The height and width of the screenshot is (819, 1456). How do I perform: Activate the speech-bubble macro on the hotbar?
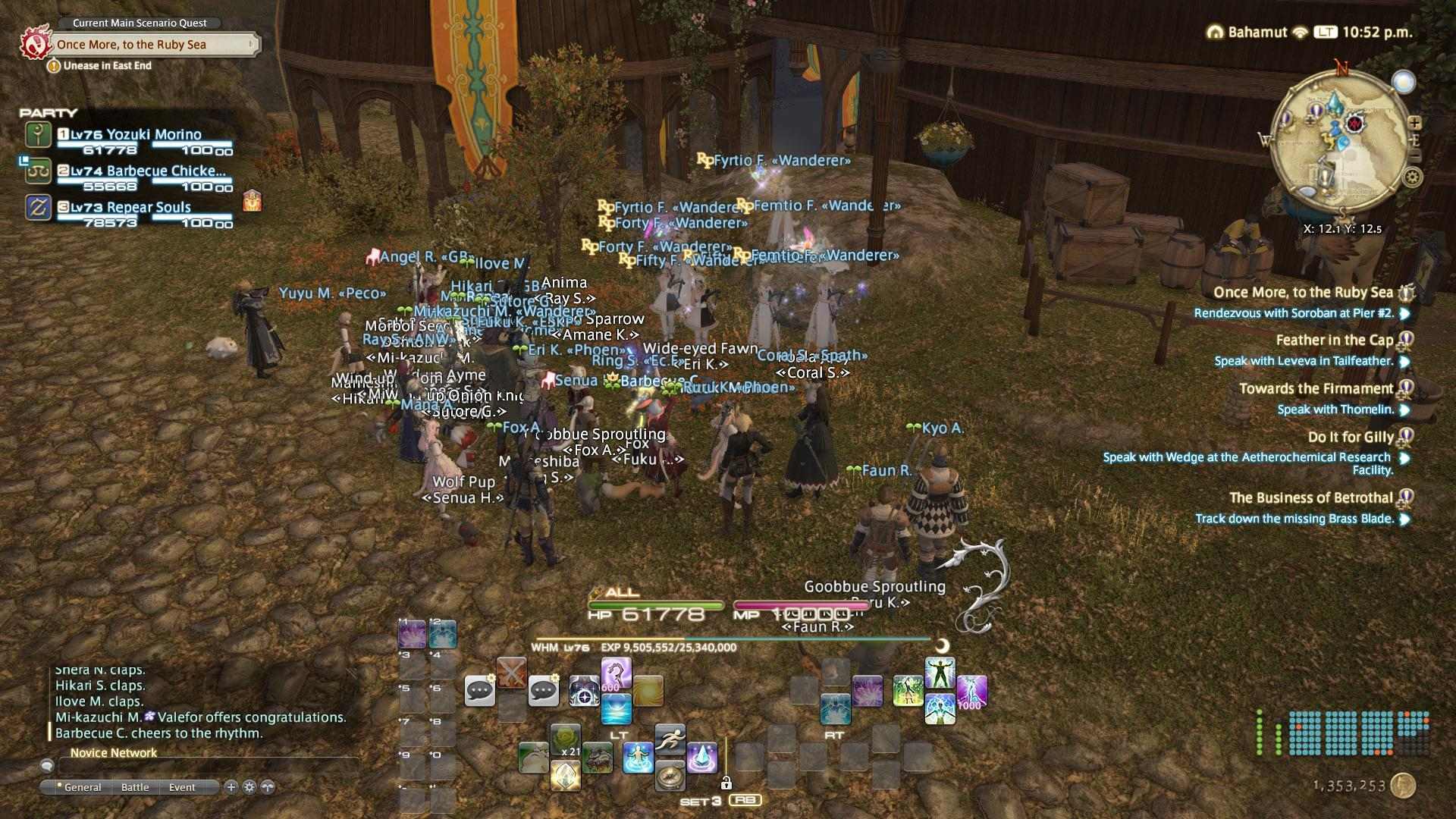coord(479,691)
